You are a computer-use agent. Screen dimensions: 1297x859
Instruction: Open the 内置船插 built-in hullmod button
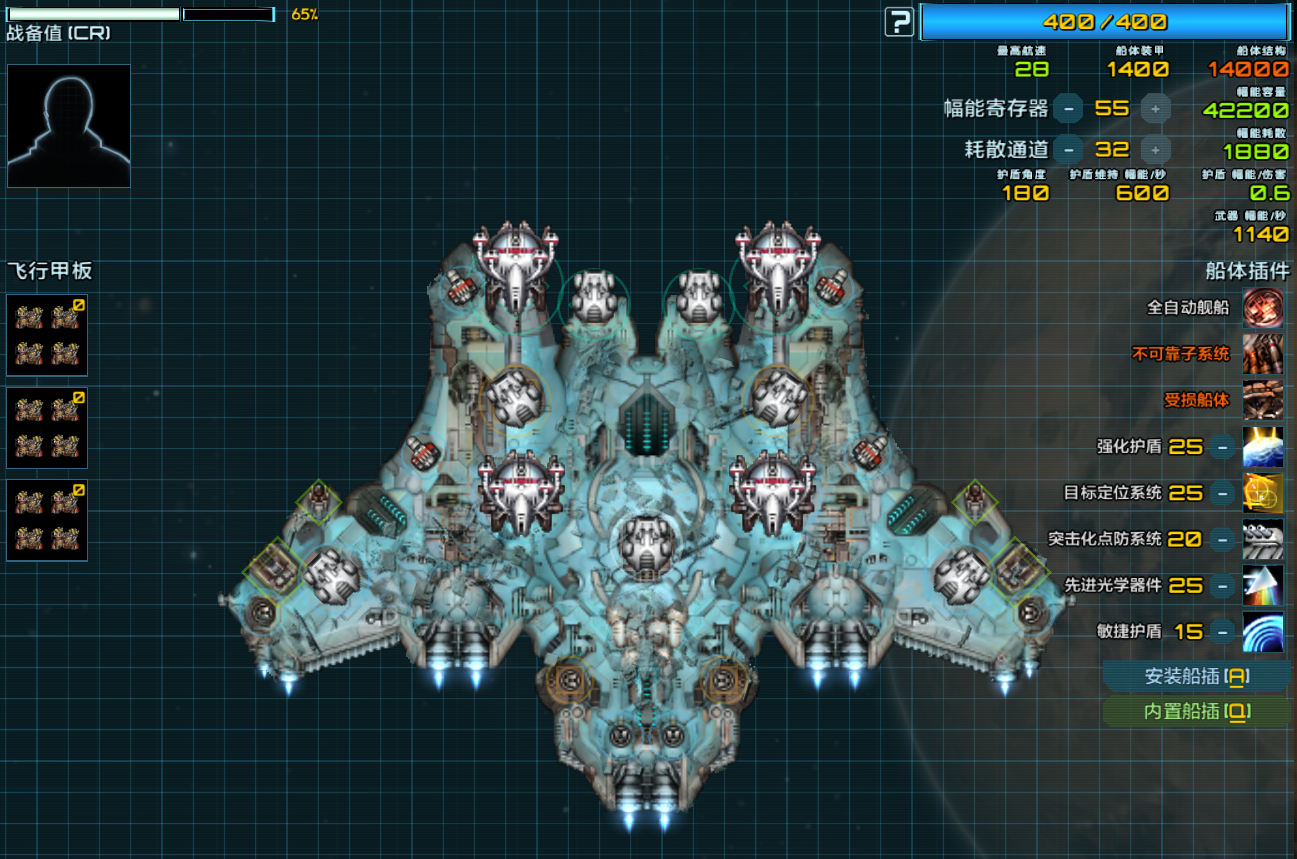pos(1196,712)
